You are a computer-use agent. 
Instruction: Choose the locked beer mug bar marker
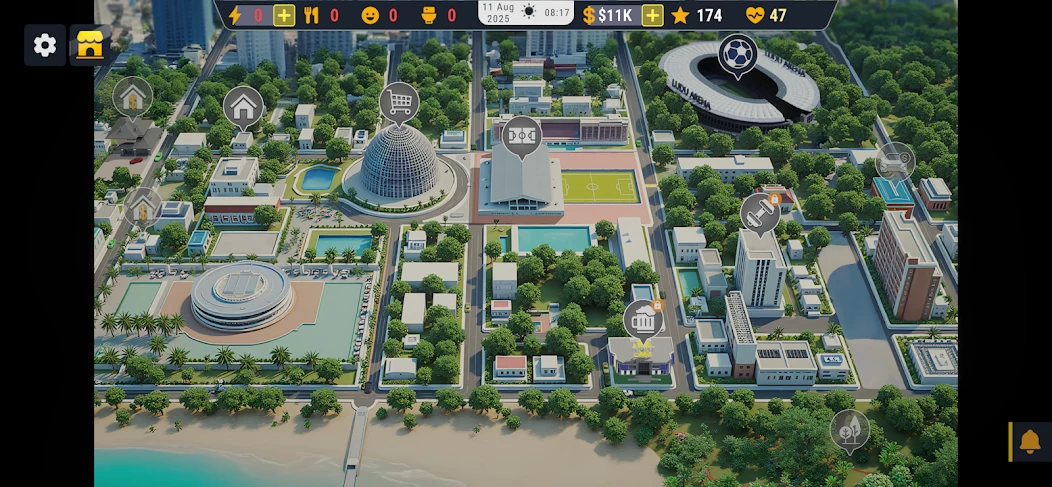click(x=644, y=320)
